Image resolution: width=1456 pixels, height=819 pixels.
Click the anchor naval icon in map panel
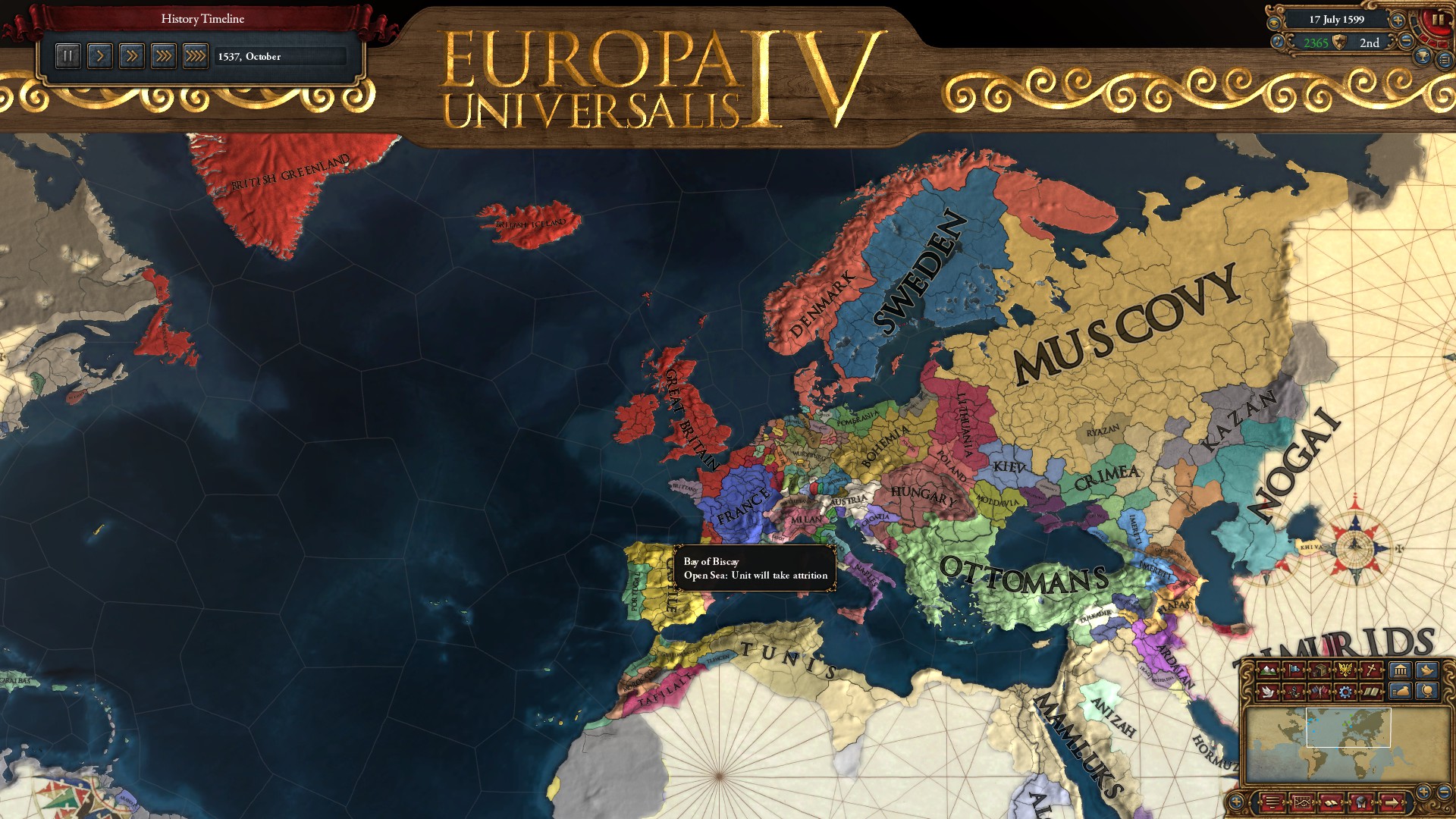[x=1294, y=691]
